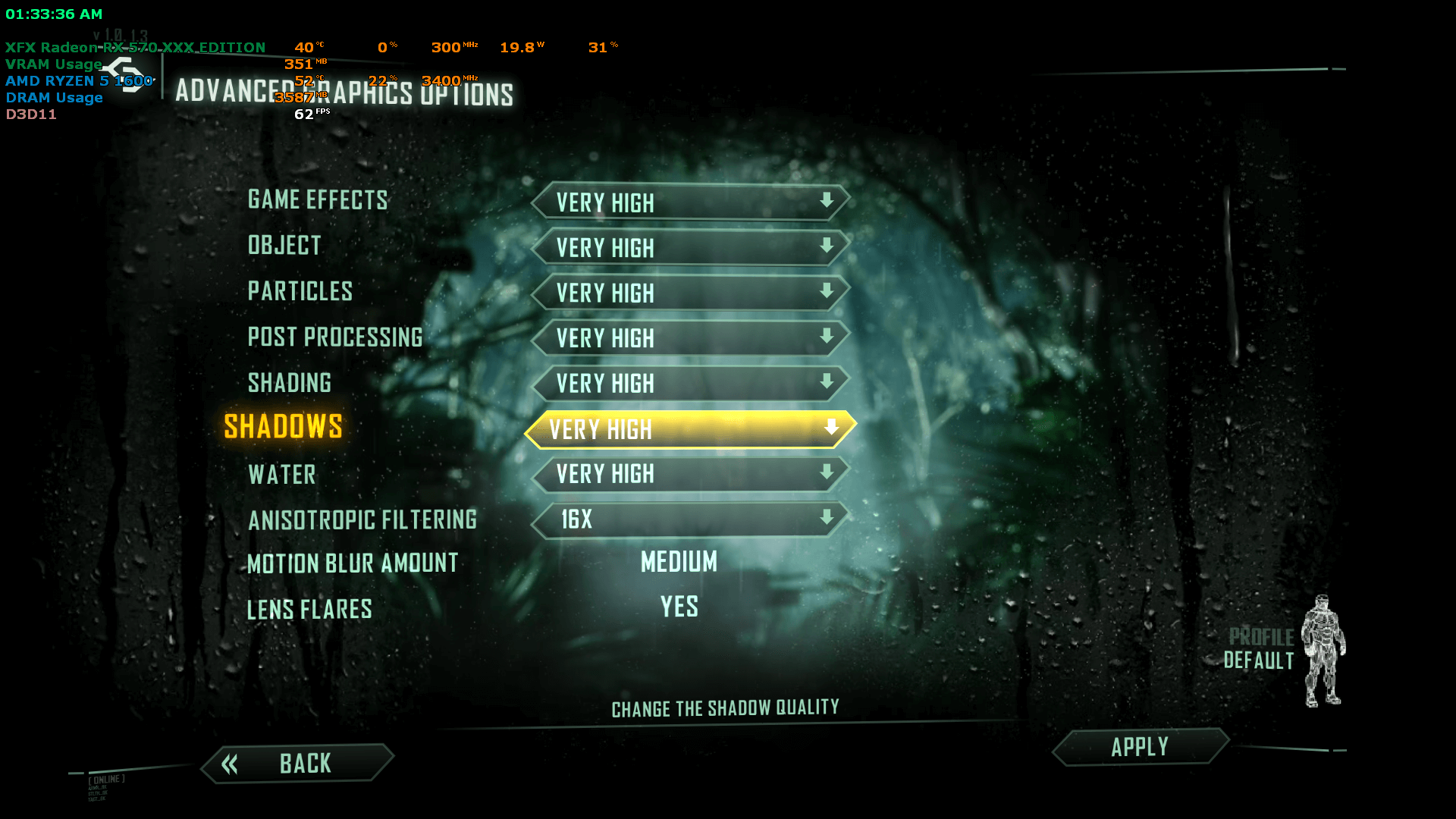Change the Post Processing dropdown setting
The width and height of the screenshot is (1456, 819).
(x=690, y=338)
